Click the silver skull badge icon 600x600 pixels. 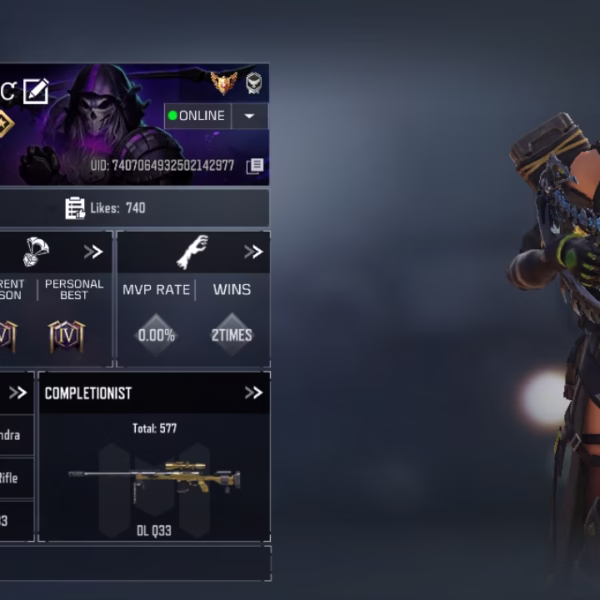coord(254,82)
